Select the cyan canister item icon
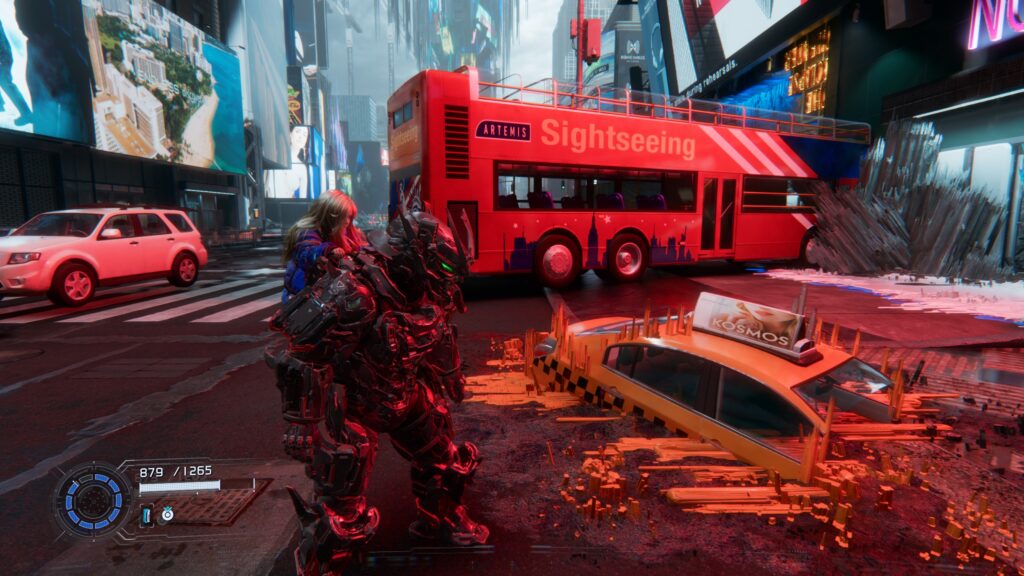Screen dimensions: 1024x576 coord(146,515)
